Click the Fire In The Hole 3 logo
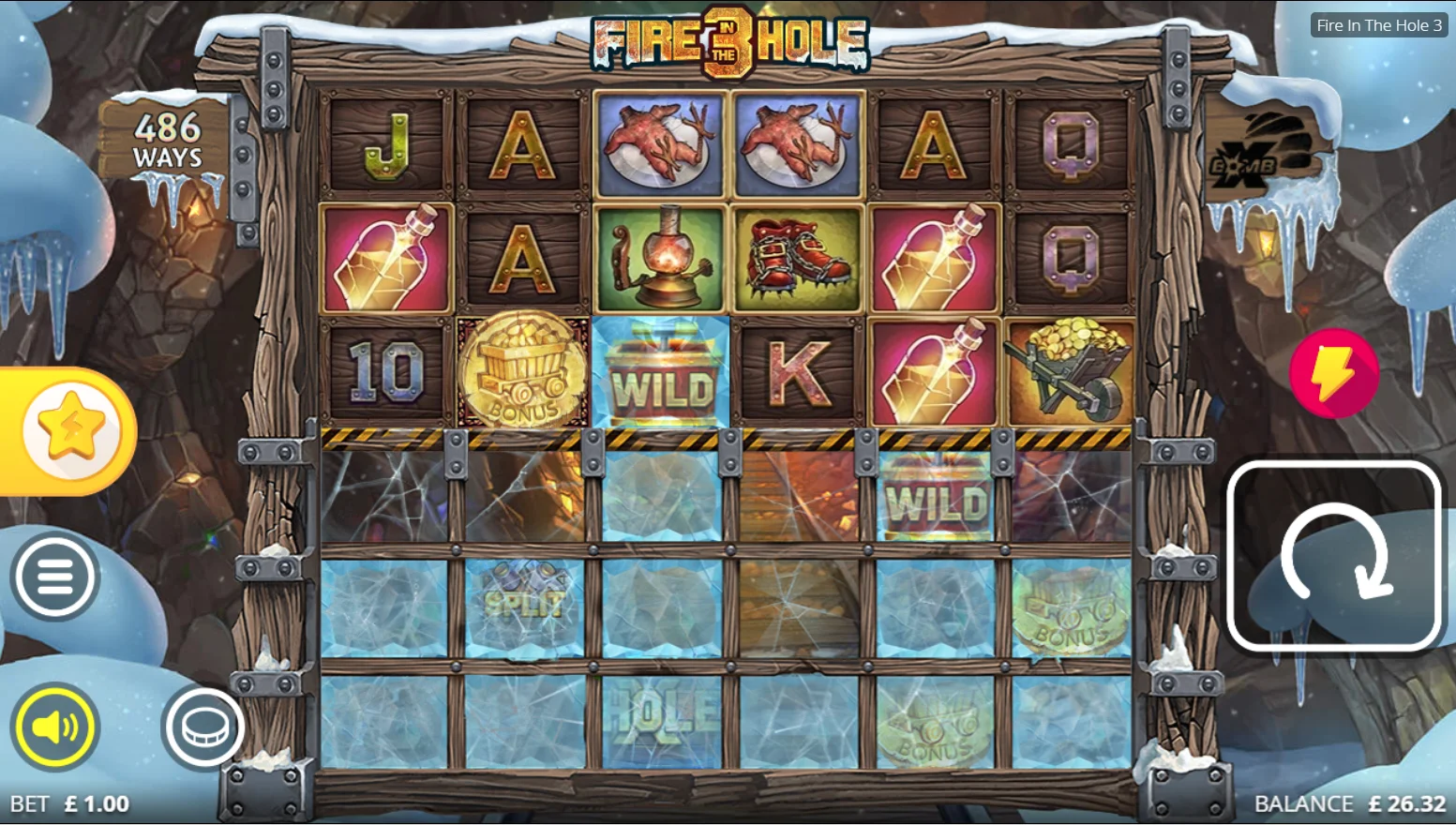This screenshot has width=1456, height=825. [728, 42]
